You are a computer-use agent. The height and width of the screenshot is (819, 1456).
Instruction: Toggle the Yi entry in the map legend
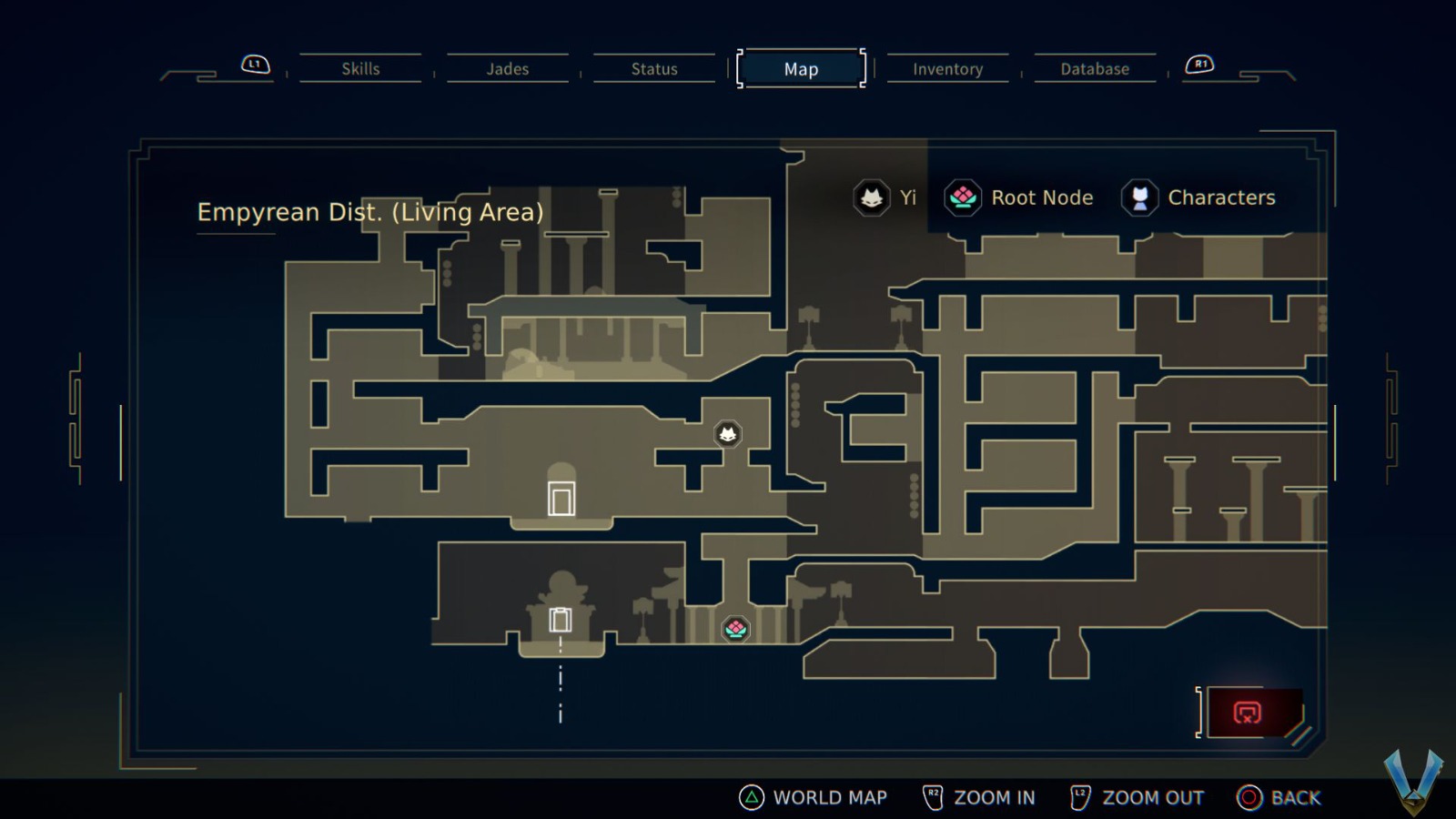887,197
